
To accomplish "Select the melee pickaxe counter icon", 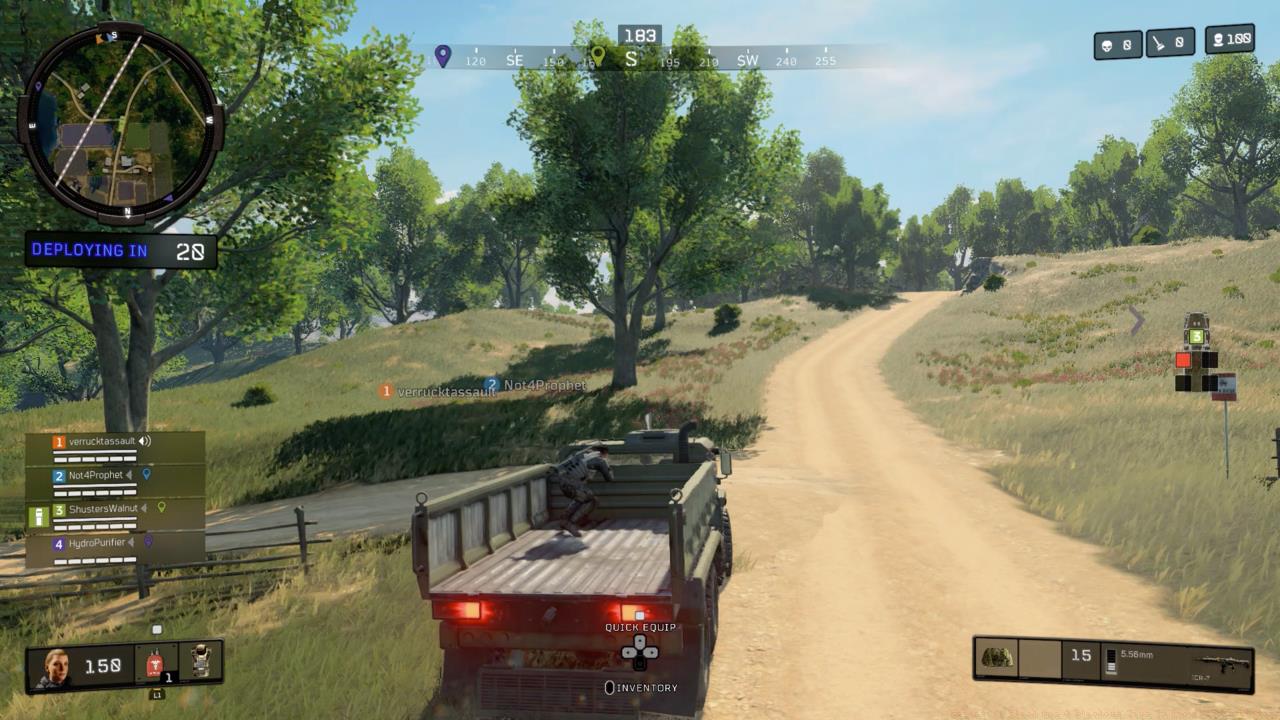I will pyautogui.click(x=1159, y=42).
